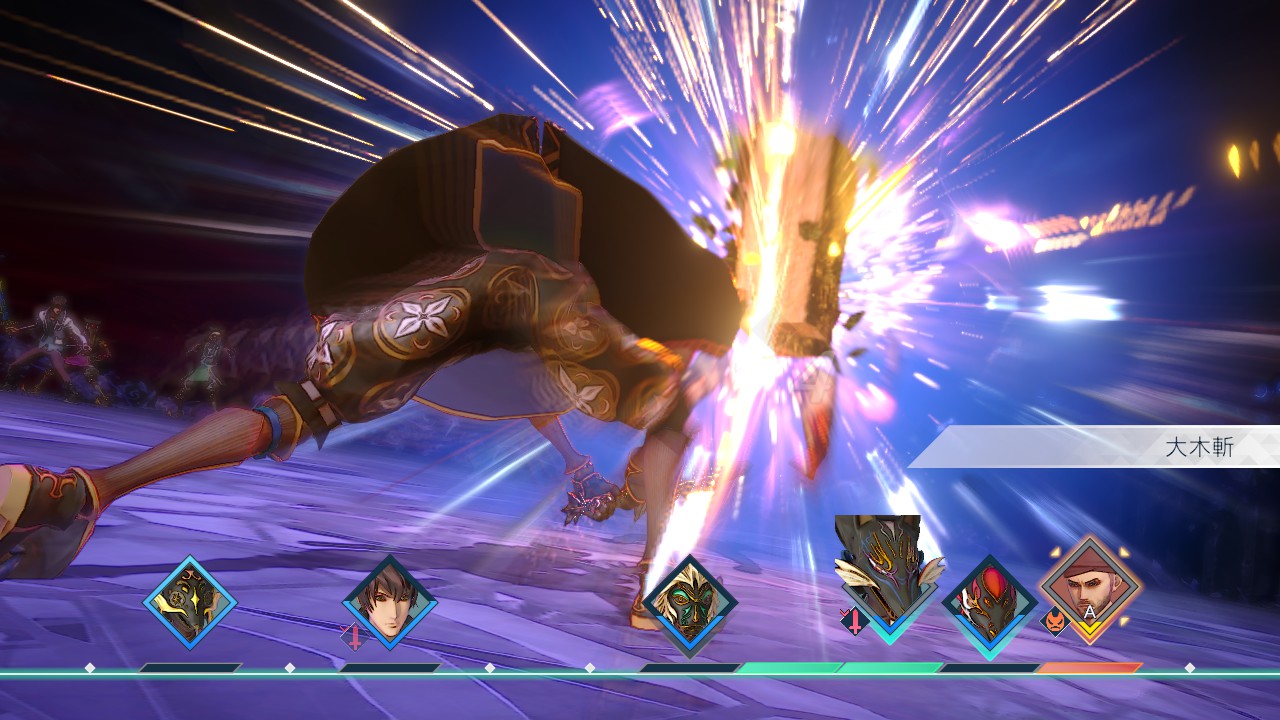
Task: Select the brown-haired young man's turn portrait
Action: 390,603
